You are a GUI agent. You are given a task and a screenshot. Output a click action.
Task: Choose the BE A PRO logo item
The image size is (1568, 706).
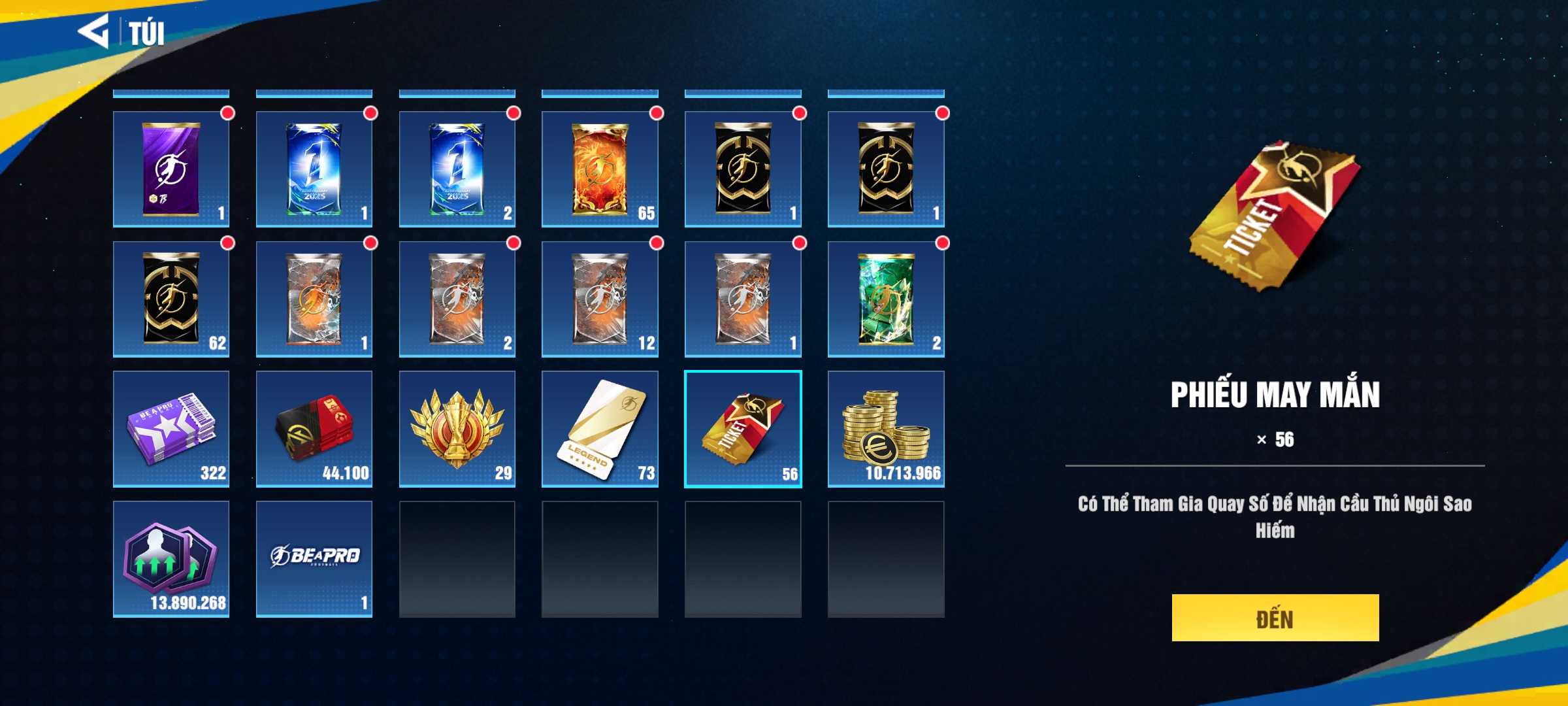coord(314,559)
